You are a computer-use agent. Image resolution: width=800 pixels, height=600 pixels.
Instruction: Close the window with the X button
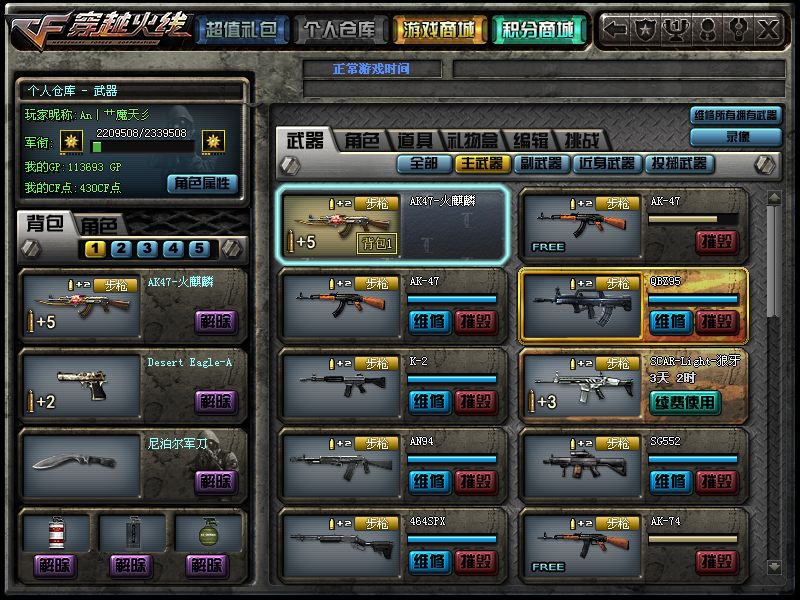pyautogui.click(x=768, y=30)
